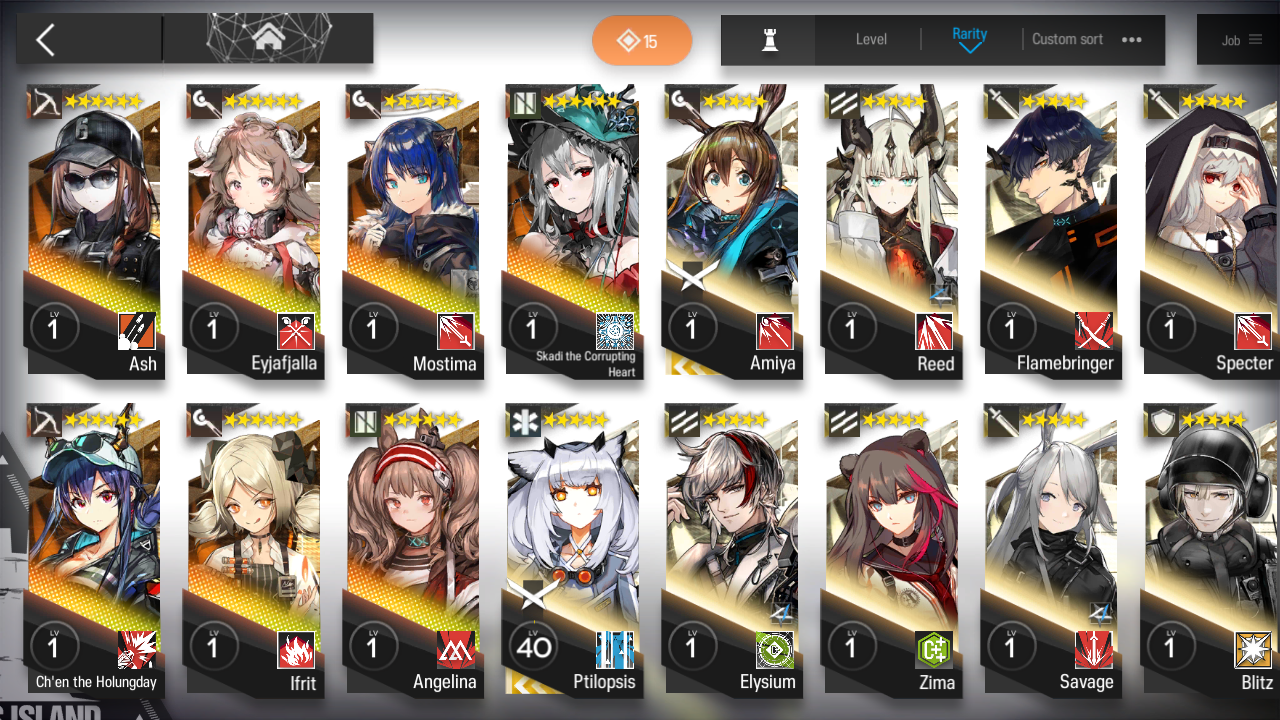Choose the Elysium operator card
The height and width of the screenshot is (720, 1280).
point(732,550)
